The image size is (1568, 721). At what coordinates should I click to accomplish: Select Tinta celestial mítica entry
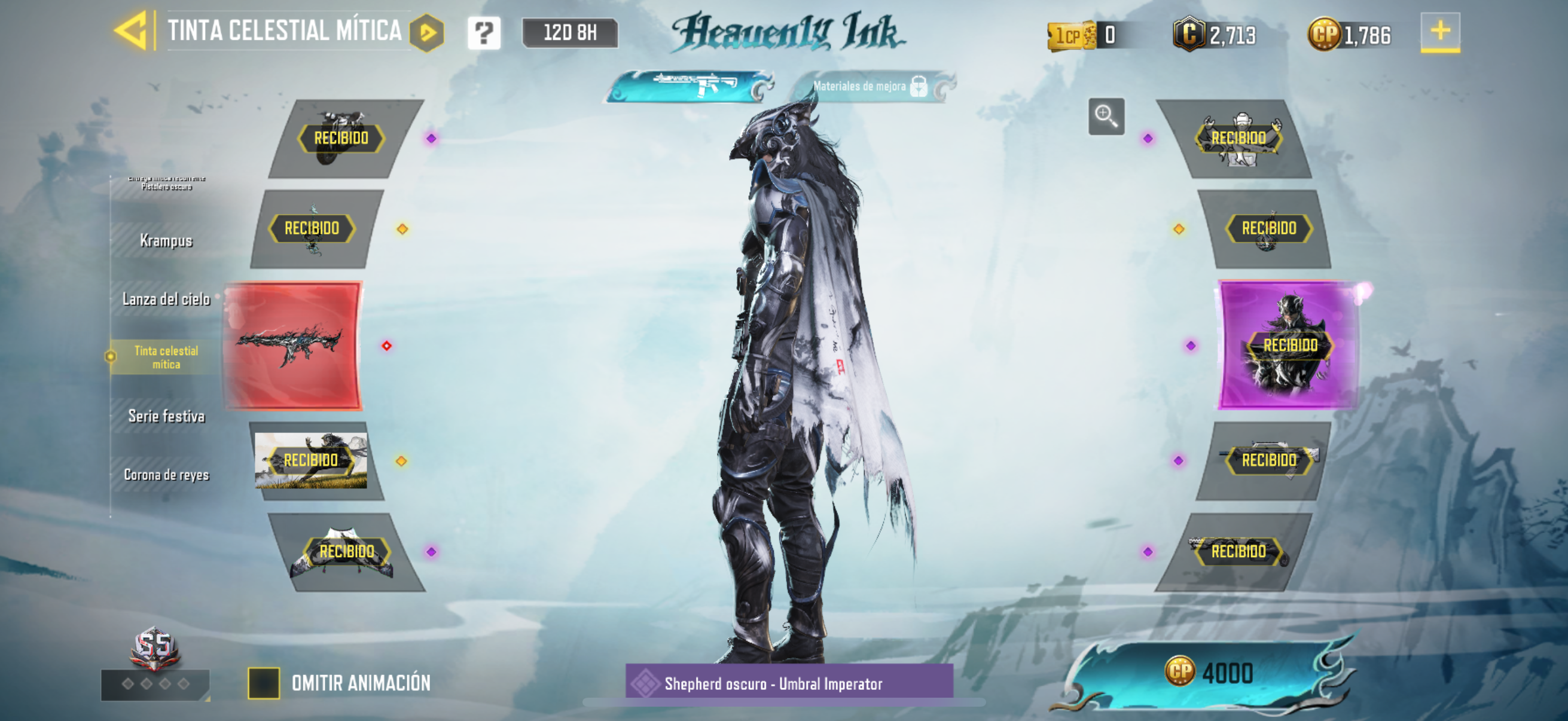(x=166, y=357)
